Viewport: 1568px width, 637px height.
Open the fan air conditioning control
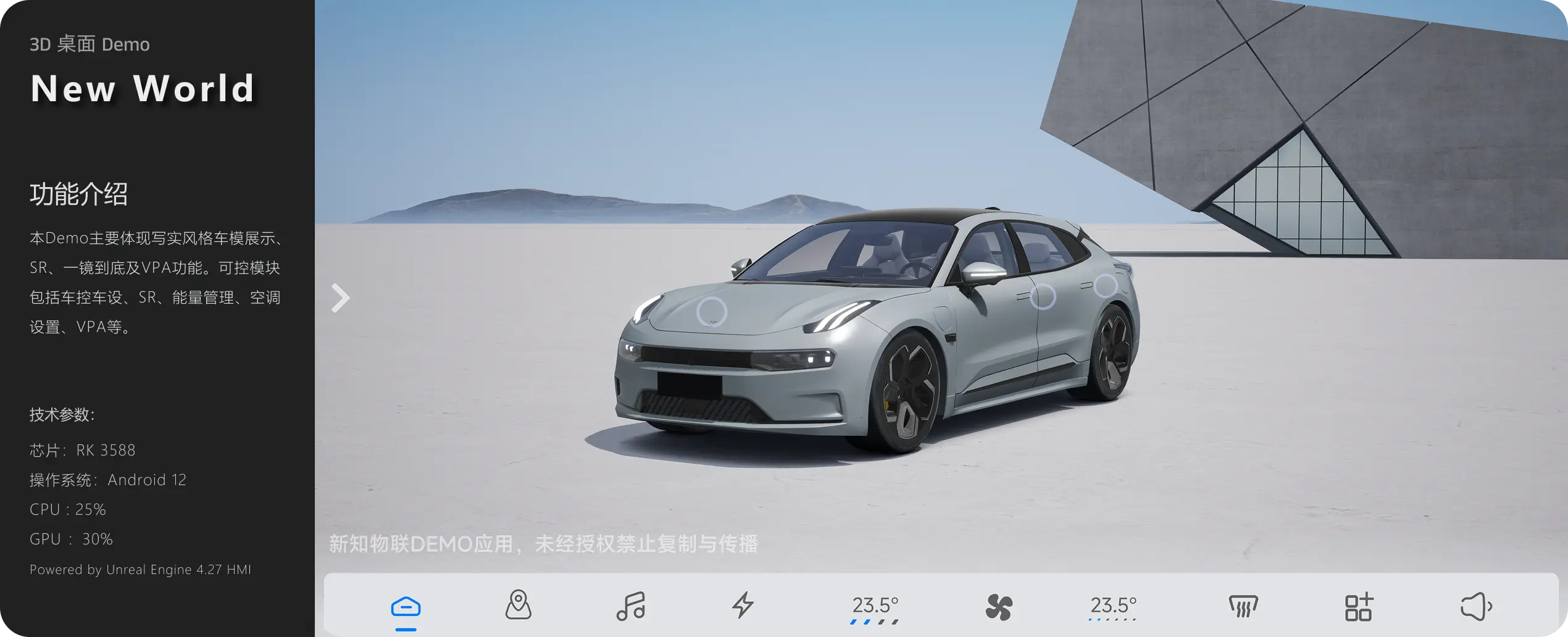[x=998, y=607]
